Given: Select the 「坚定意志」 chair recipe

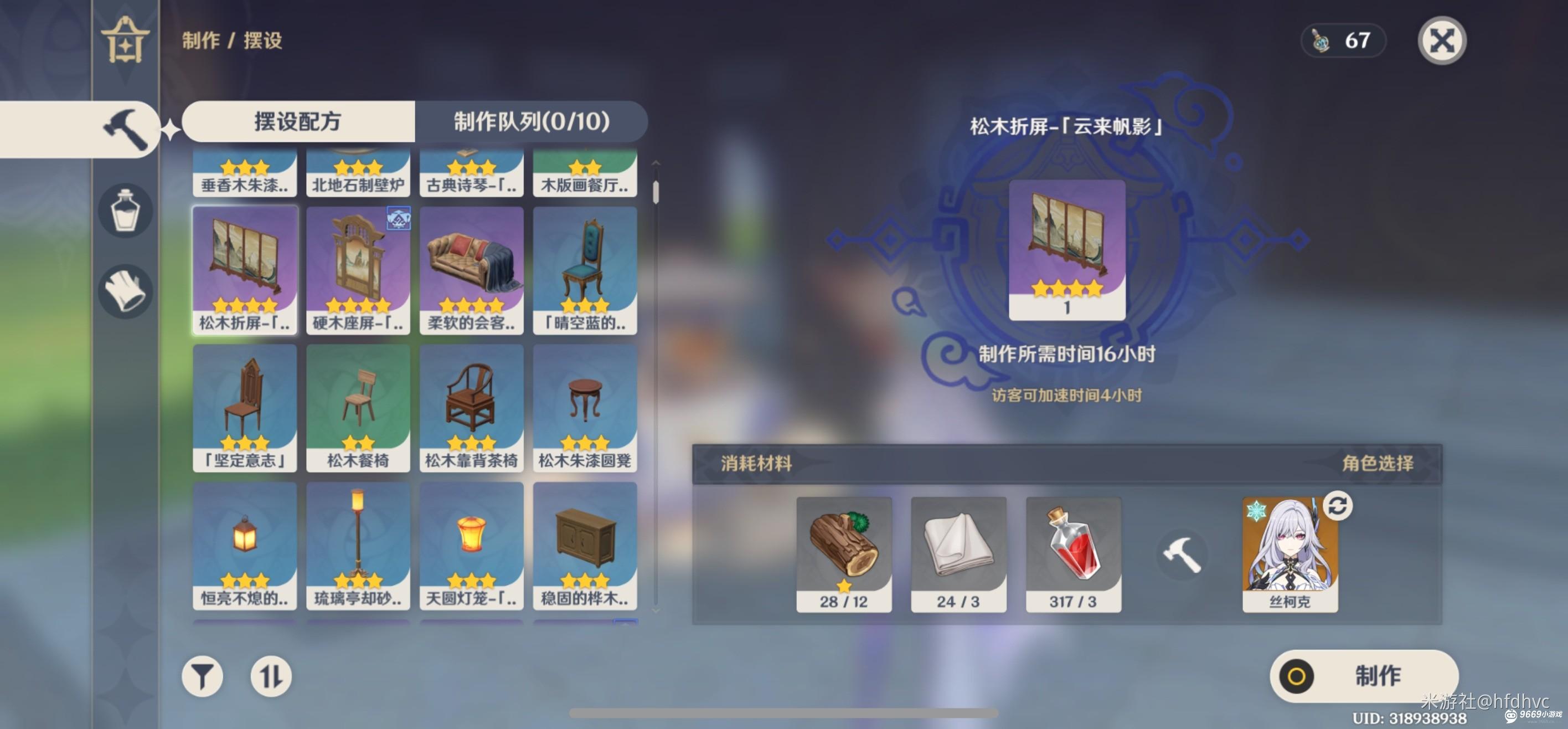Looking at the screenshot, I should click(245, 408).
